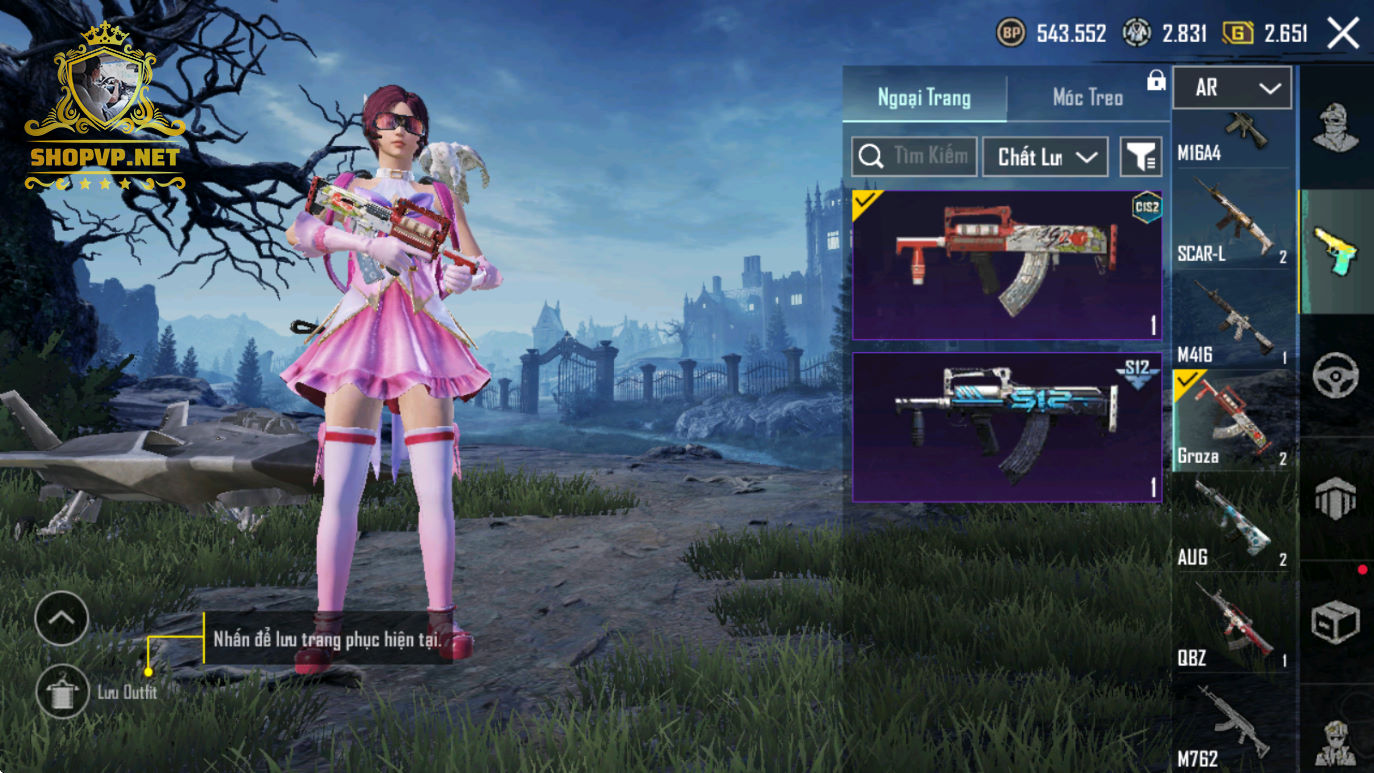
Task: Choose M762 from the weapon list
Action: point(1232,727)
